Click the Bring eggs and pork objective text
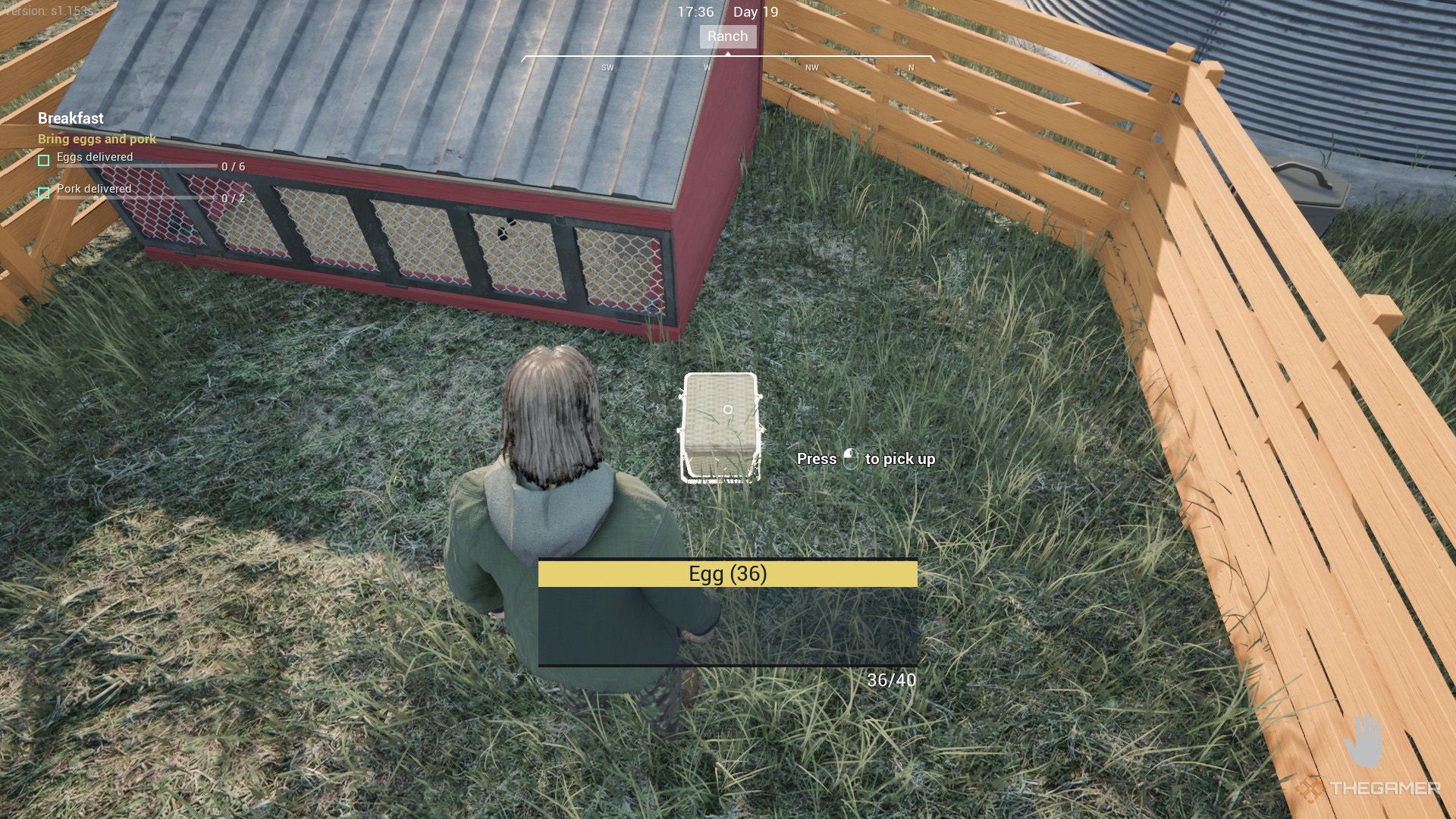This screenshot has width=1456, height=819. [96, 139]
